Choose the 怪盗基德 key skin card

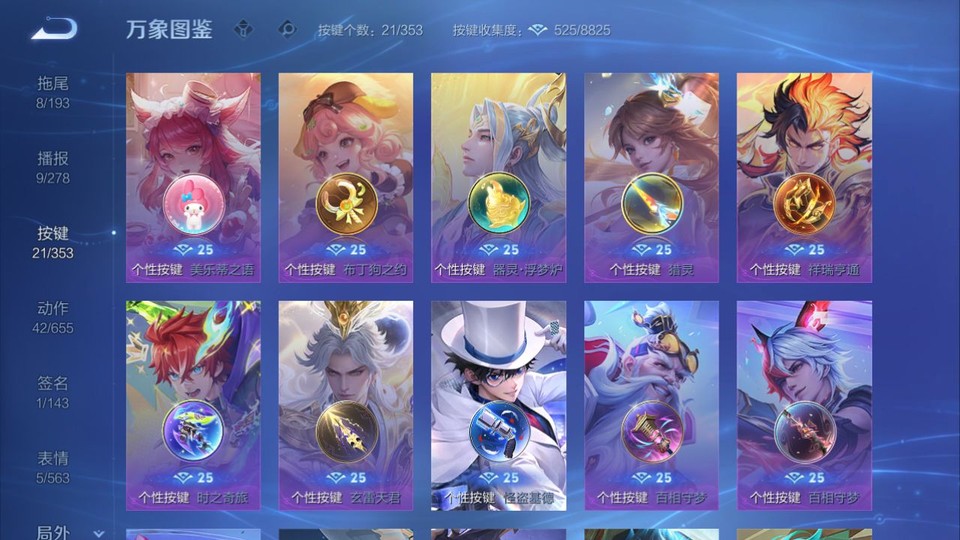point(498,405)
